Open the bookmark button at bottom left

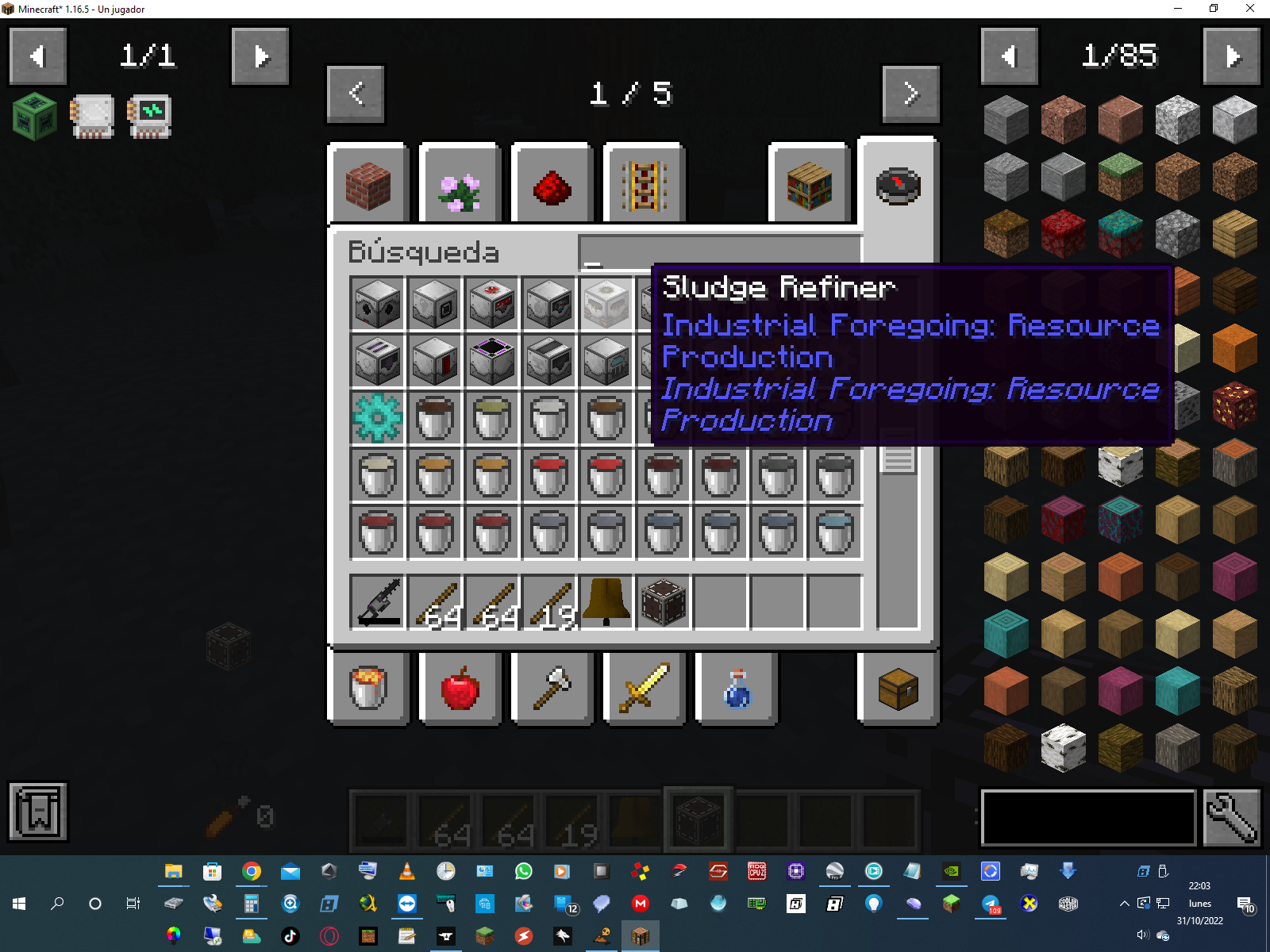coord(38,811)
